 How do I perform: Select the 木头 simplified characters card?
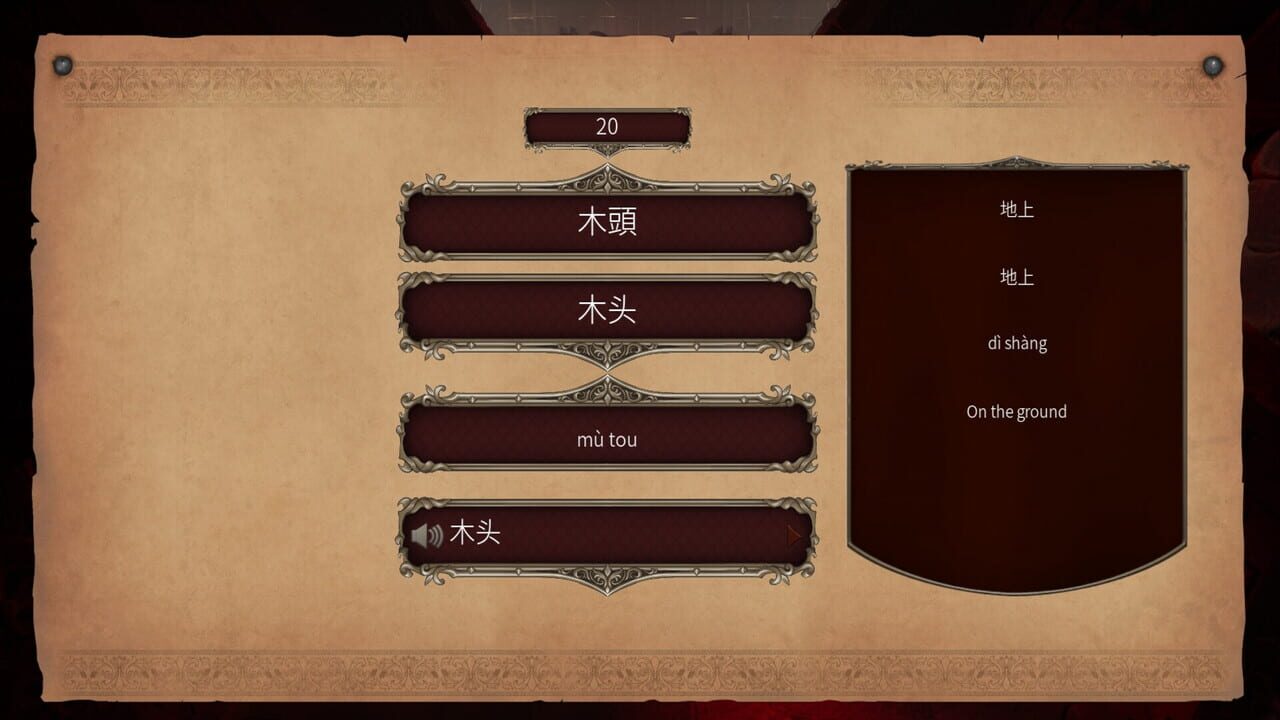point(608,311)
